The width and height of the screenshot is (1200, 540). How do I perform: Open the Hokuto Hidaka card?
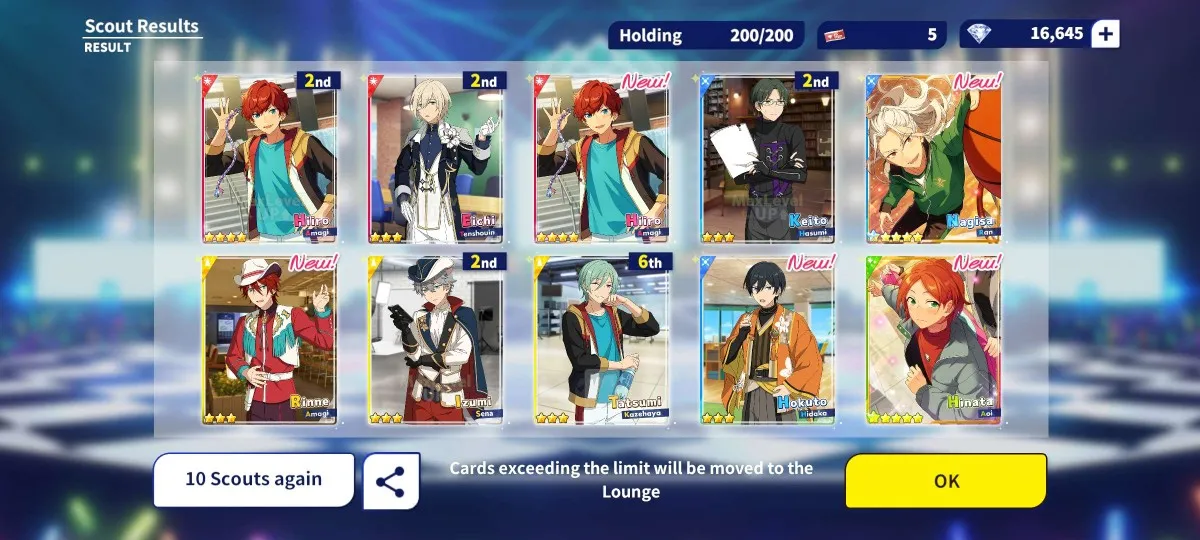[768, 340]
